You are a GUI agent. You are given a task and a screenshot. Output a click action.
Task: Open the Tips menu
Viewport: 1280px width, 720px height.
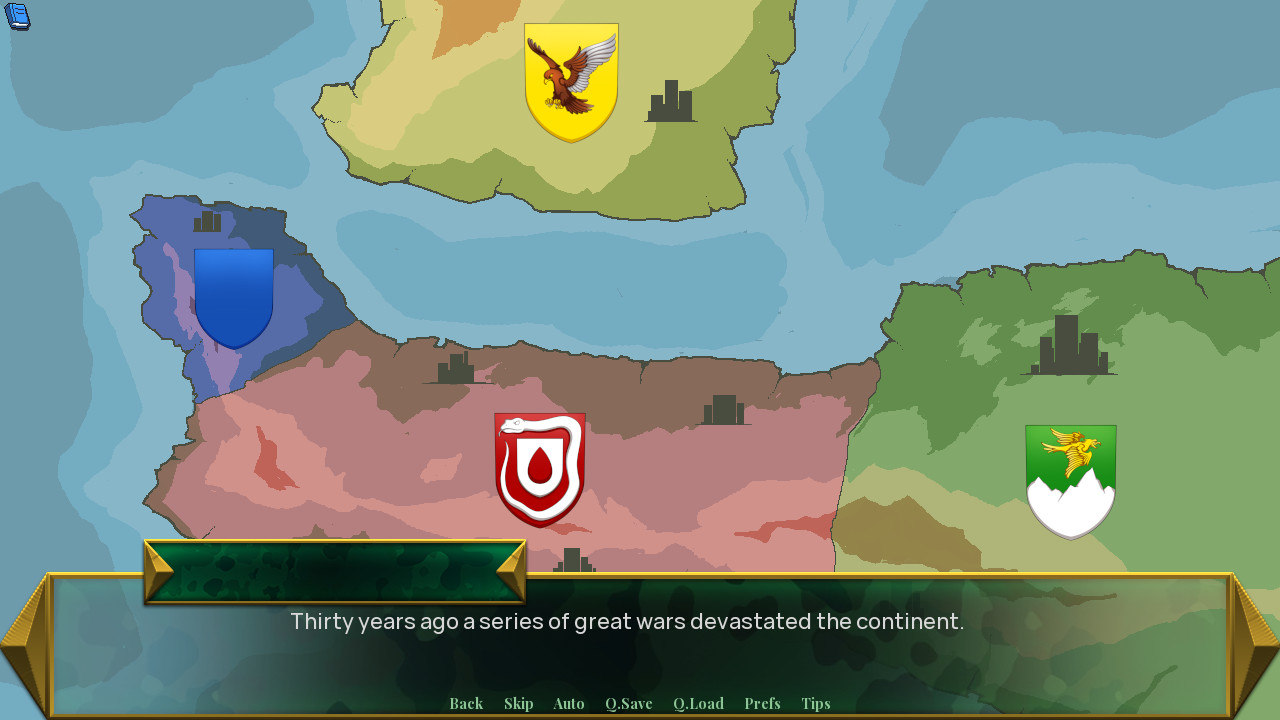click(x=815, y=703)
